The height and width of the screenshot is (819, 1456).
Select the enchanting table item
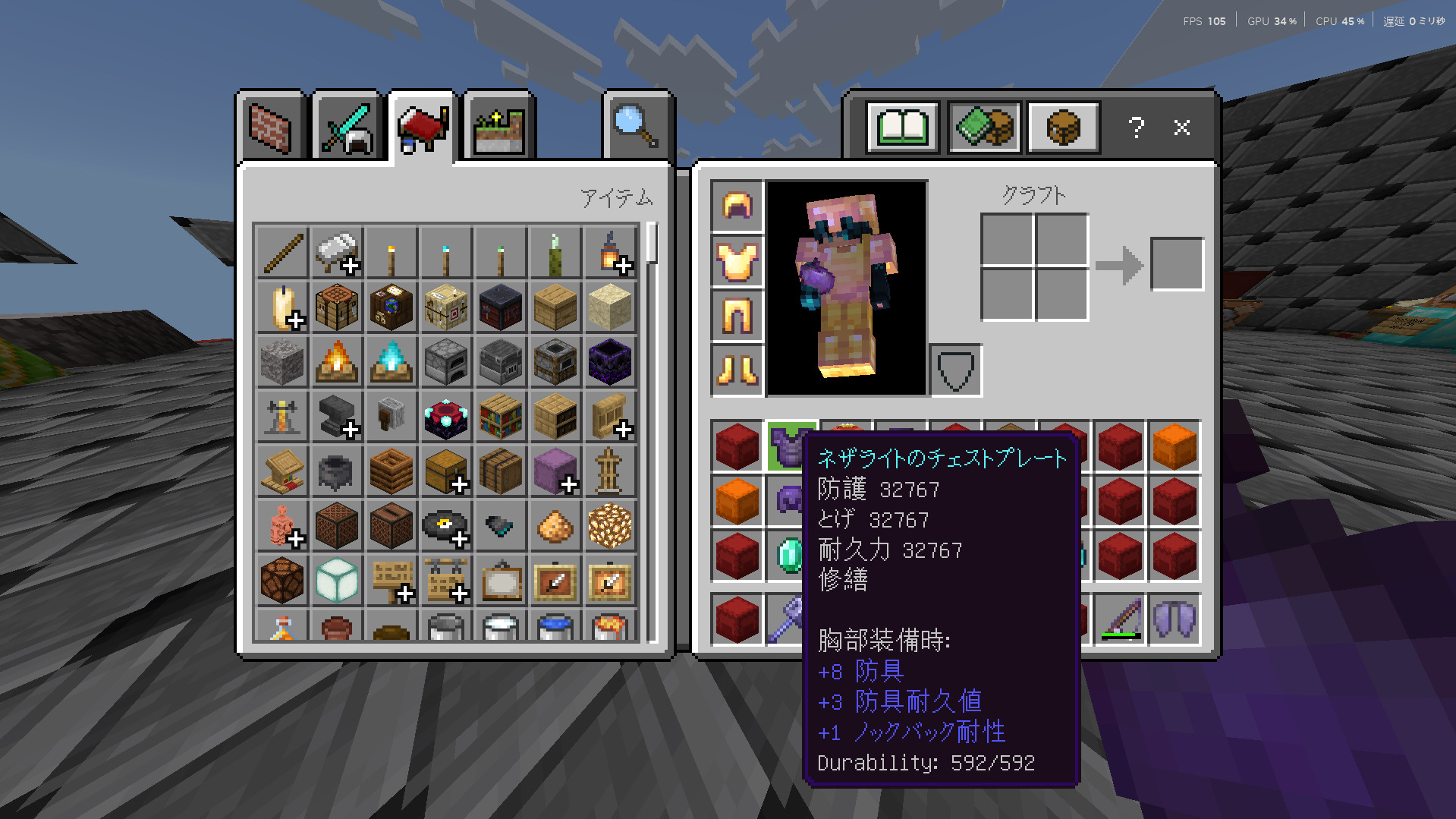tap(445, 417)
